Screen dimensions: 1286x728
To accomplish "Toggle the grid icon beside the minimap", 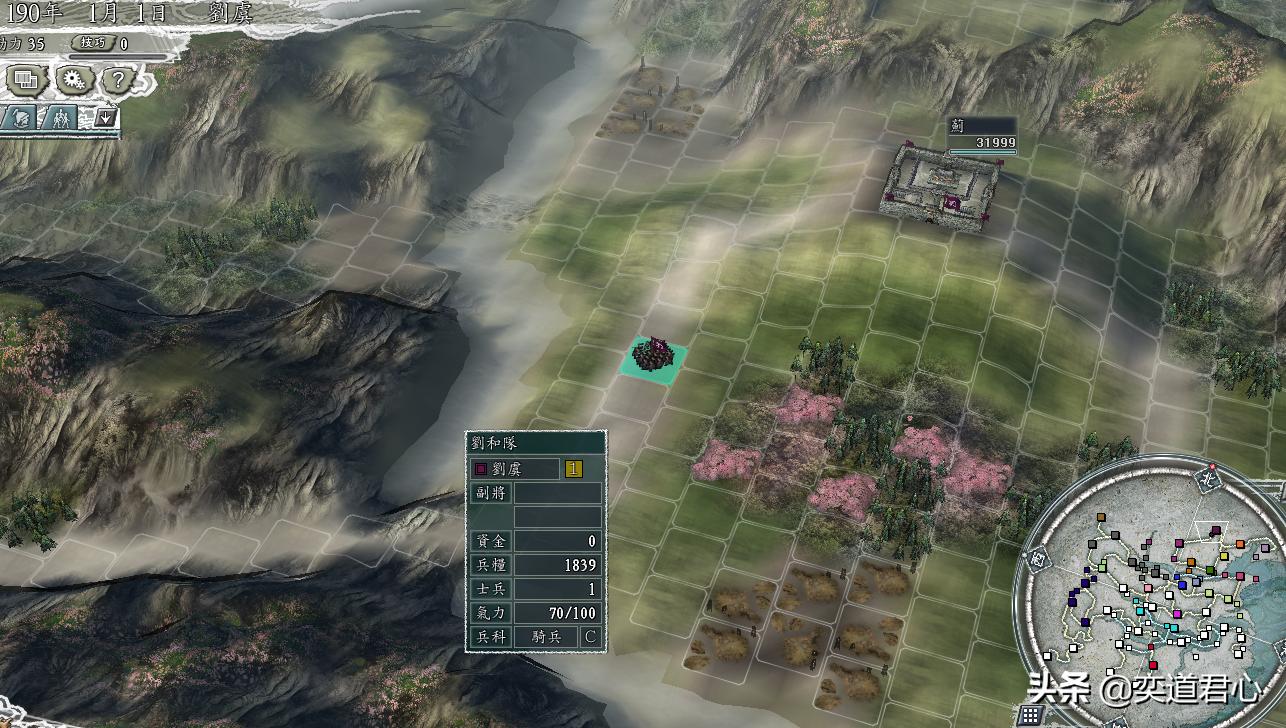I will [x=1031, y=714].
